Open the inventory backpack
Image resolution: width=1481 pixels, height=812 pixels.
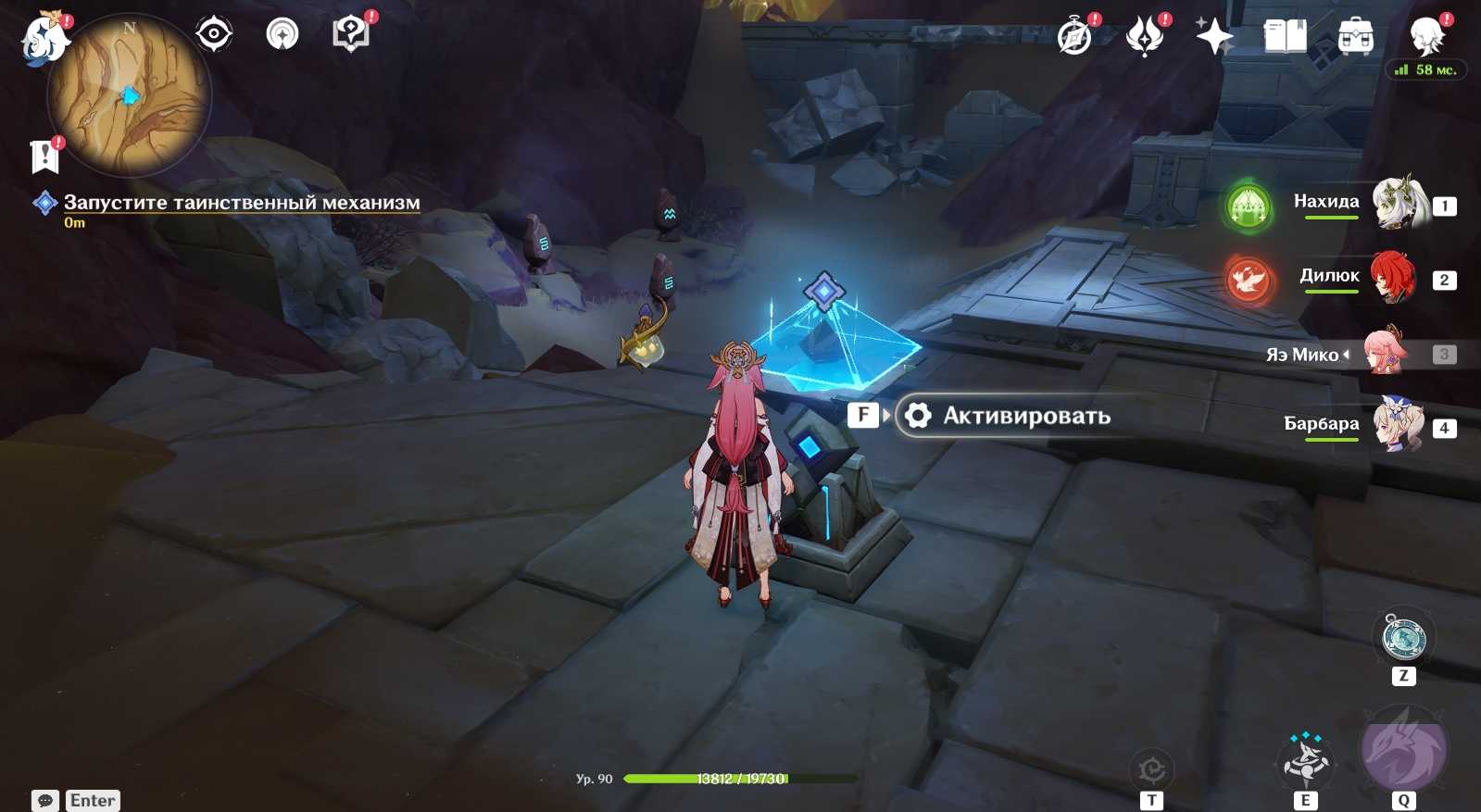pyautogui.click(x=1355, y=38)
